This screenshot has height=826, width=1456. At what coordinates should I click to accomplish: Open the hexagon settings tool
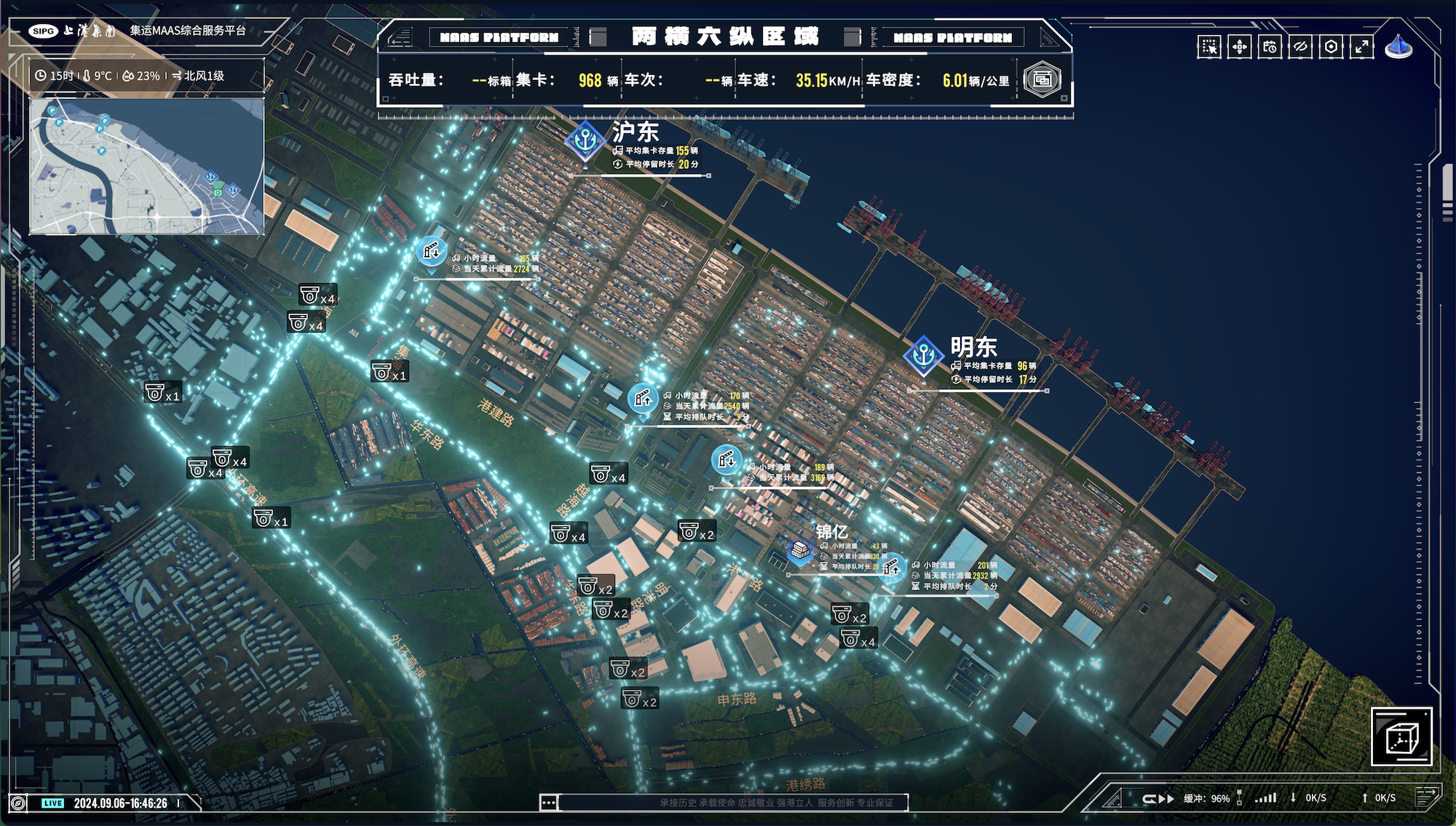1331,47
